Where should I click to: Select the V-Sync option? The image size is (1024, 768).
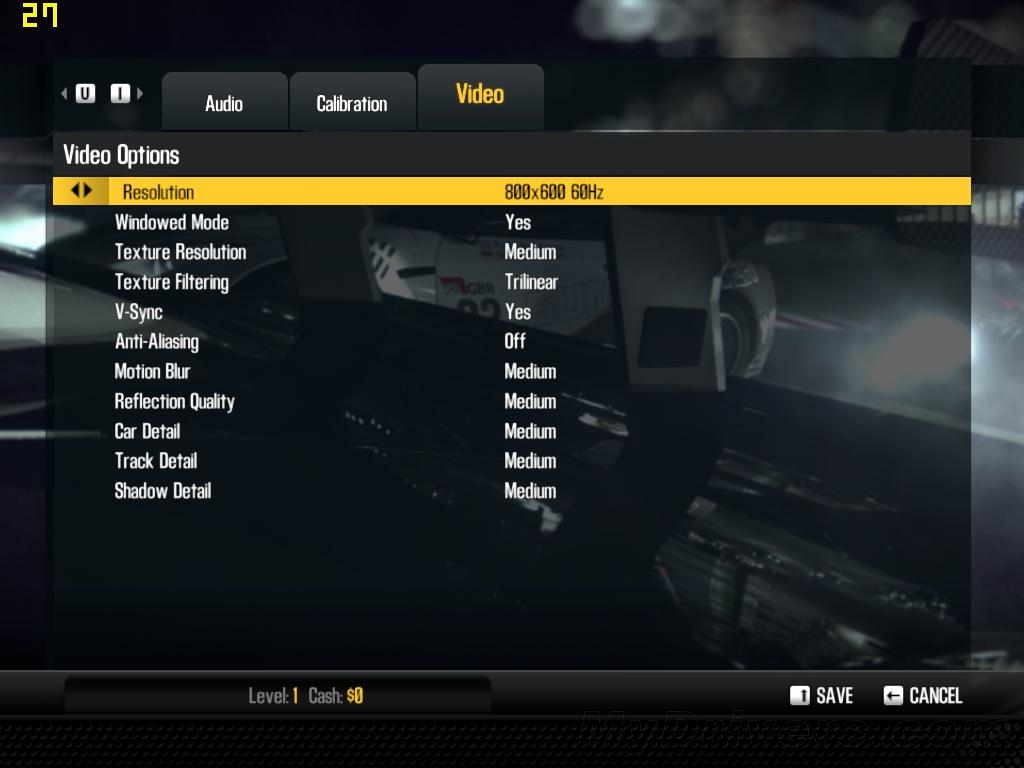(139, 312)
